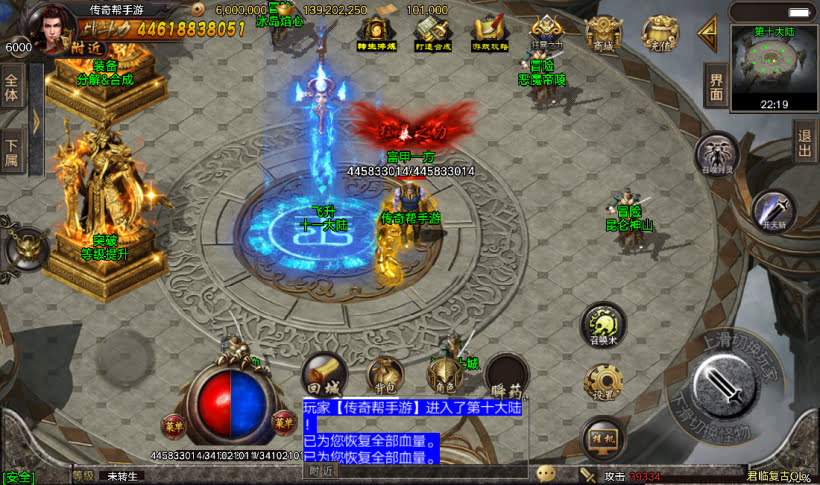Screen dimensions: 820x485
Task: Activate the 开天斩 sword skill
Action: point(773,212)
